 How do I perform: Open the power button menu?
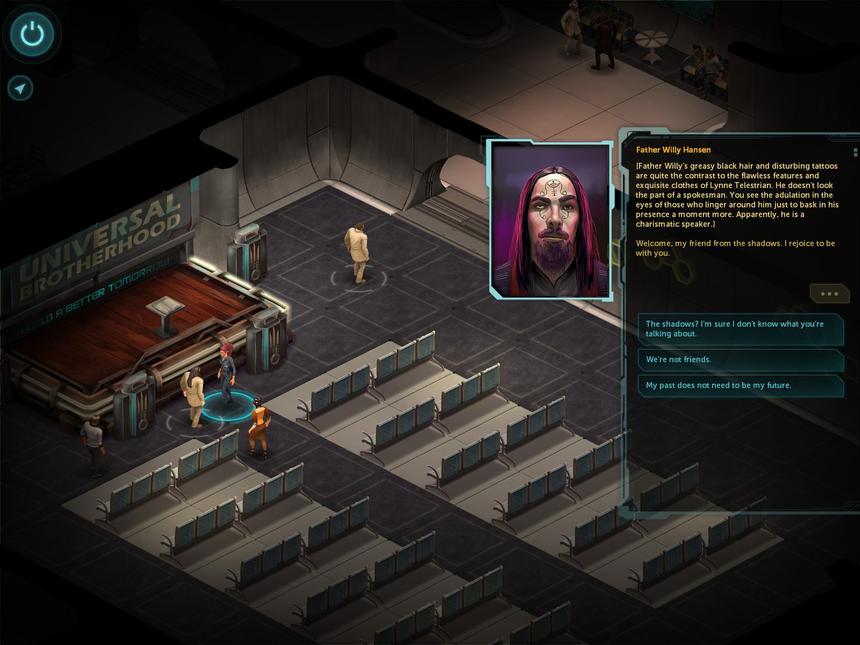tap(33, 35)
